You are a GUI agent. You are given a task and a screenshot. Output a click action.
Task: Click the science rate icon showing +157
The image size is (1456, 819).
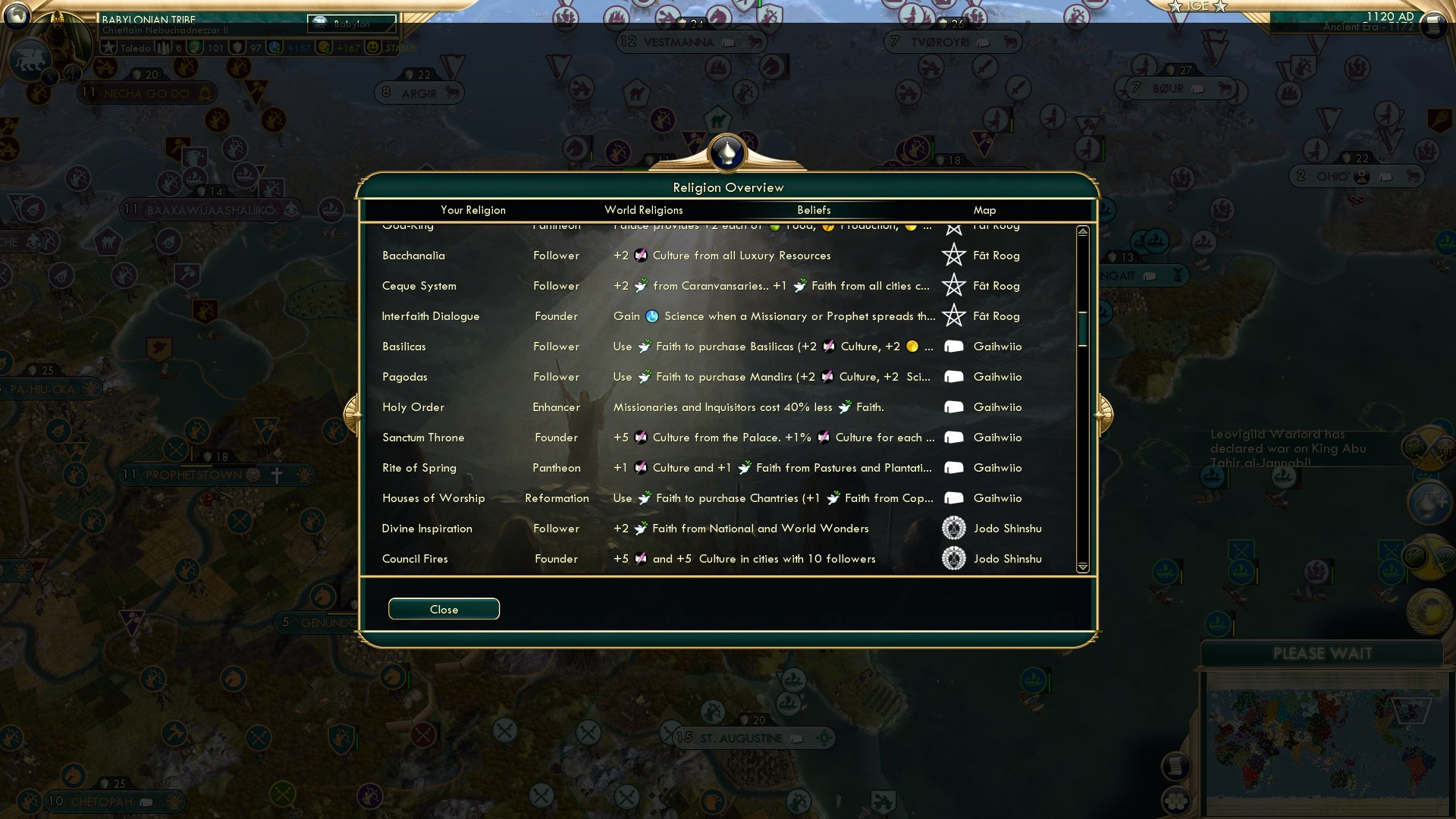click(x=274, y=47)
